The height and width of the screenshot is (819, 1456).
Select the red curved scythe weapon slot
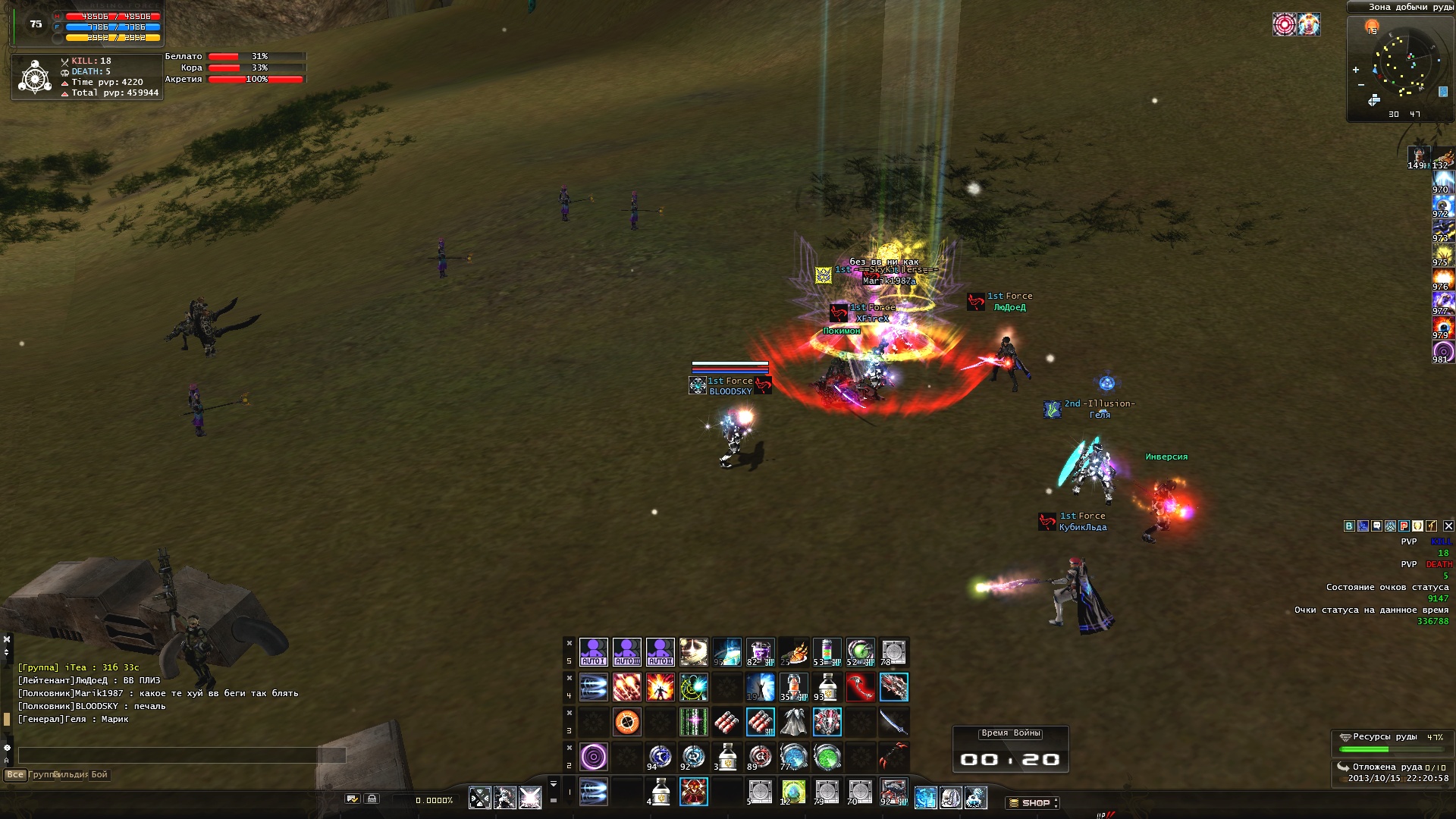[860, 687]
